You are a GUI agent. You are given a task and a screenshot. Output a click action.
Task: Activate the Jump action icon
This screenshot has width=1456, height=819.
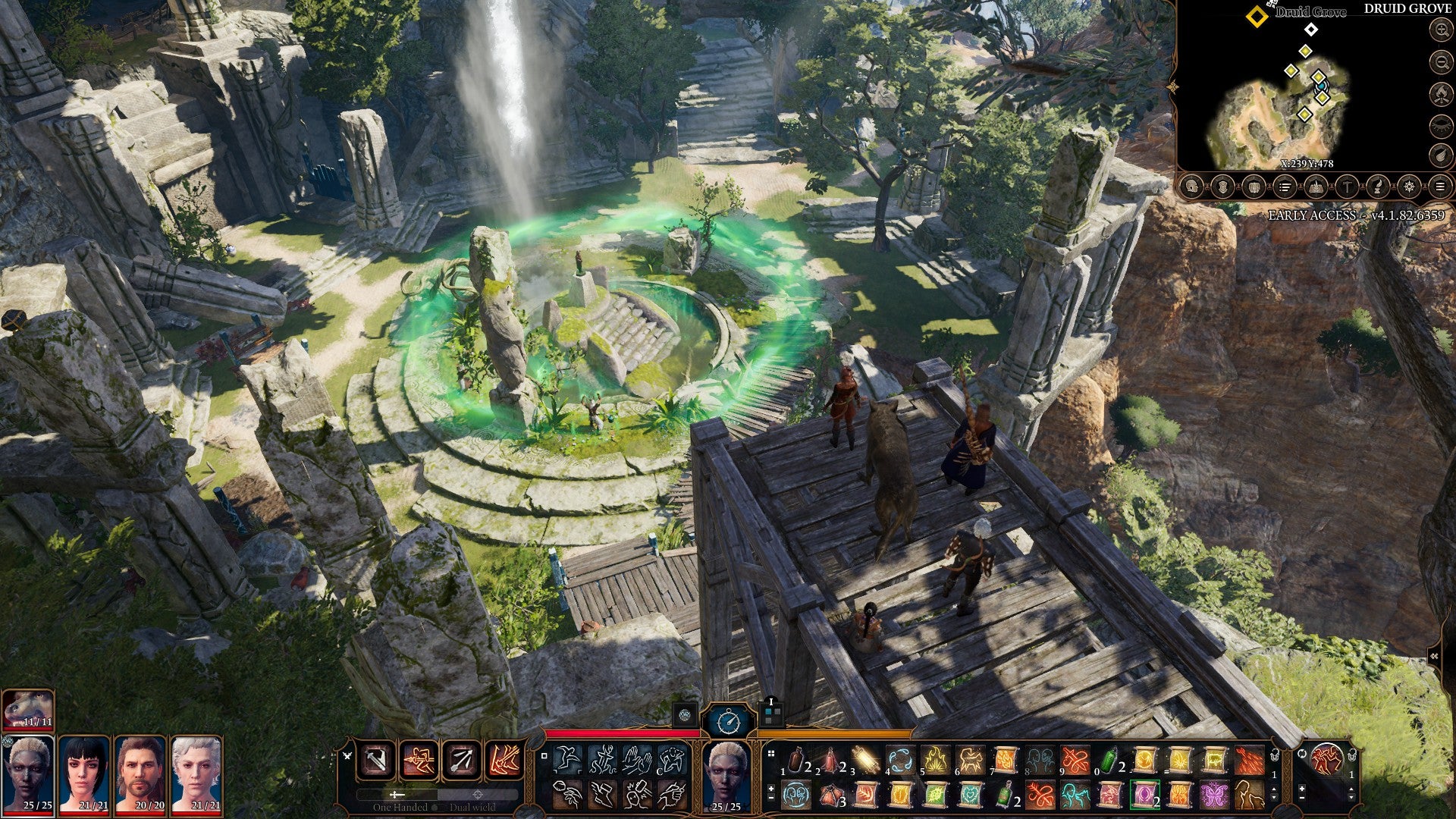pyautogui.click(x=567, y=758)
